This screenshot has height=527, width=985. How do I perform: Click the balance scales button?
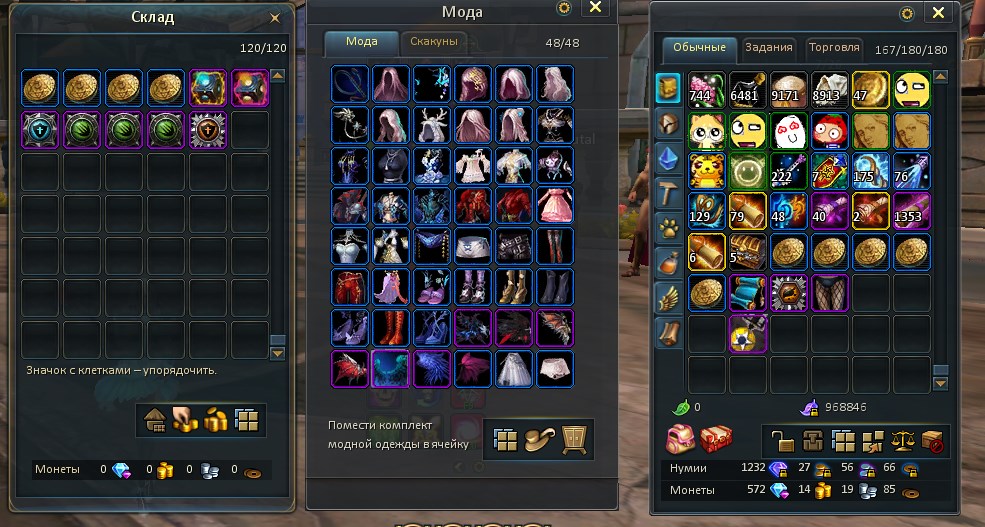(x=904, y=440)
